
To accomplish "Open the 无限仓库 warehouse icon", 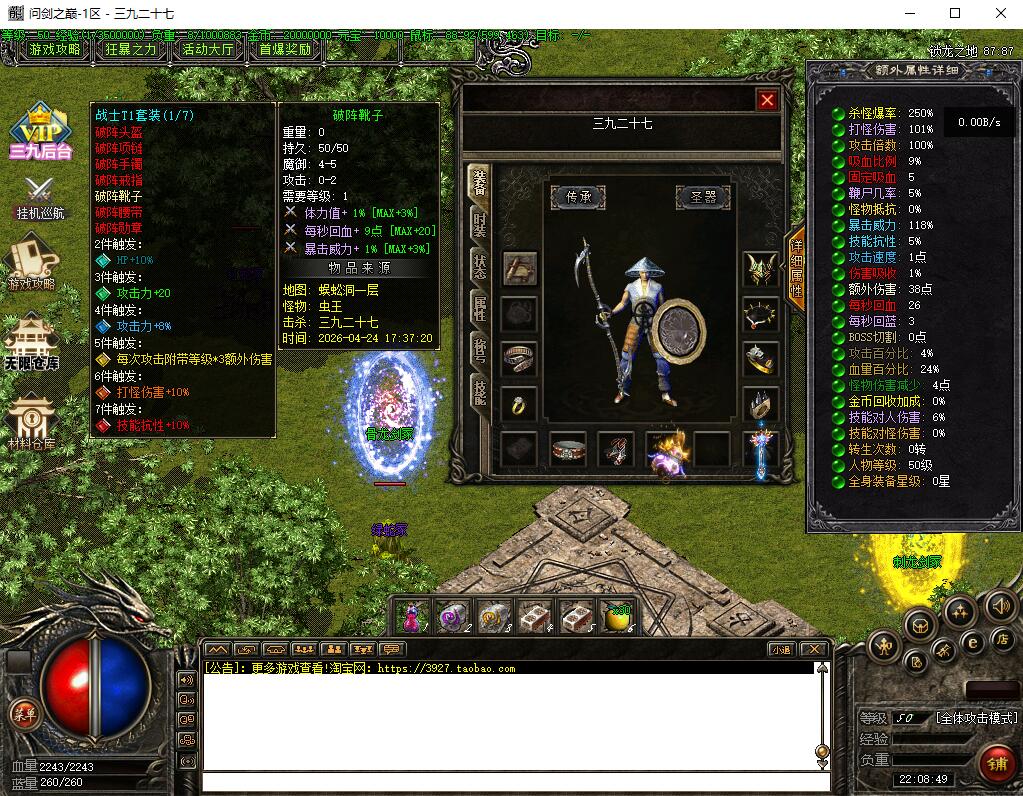I will (x=32, y=341).
